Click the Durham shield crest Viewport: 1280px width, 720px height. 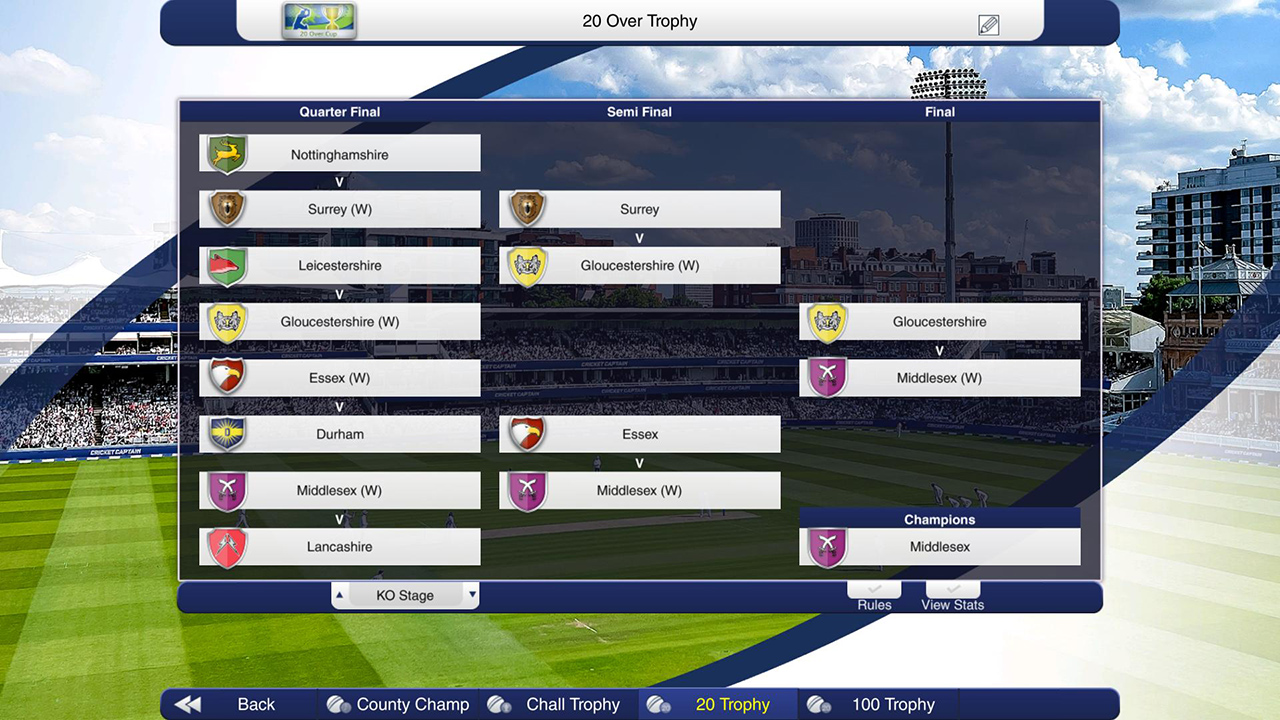226,433
